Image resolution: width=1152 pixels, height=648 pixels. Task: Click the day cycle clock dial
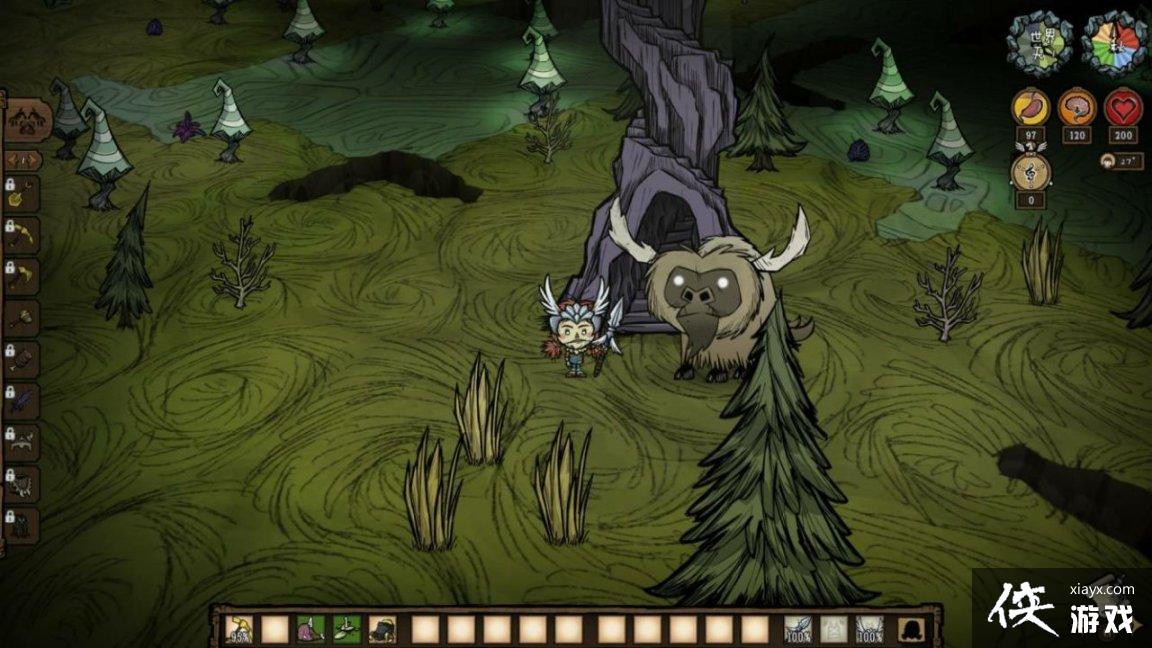click(x=1039, y=42)
